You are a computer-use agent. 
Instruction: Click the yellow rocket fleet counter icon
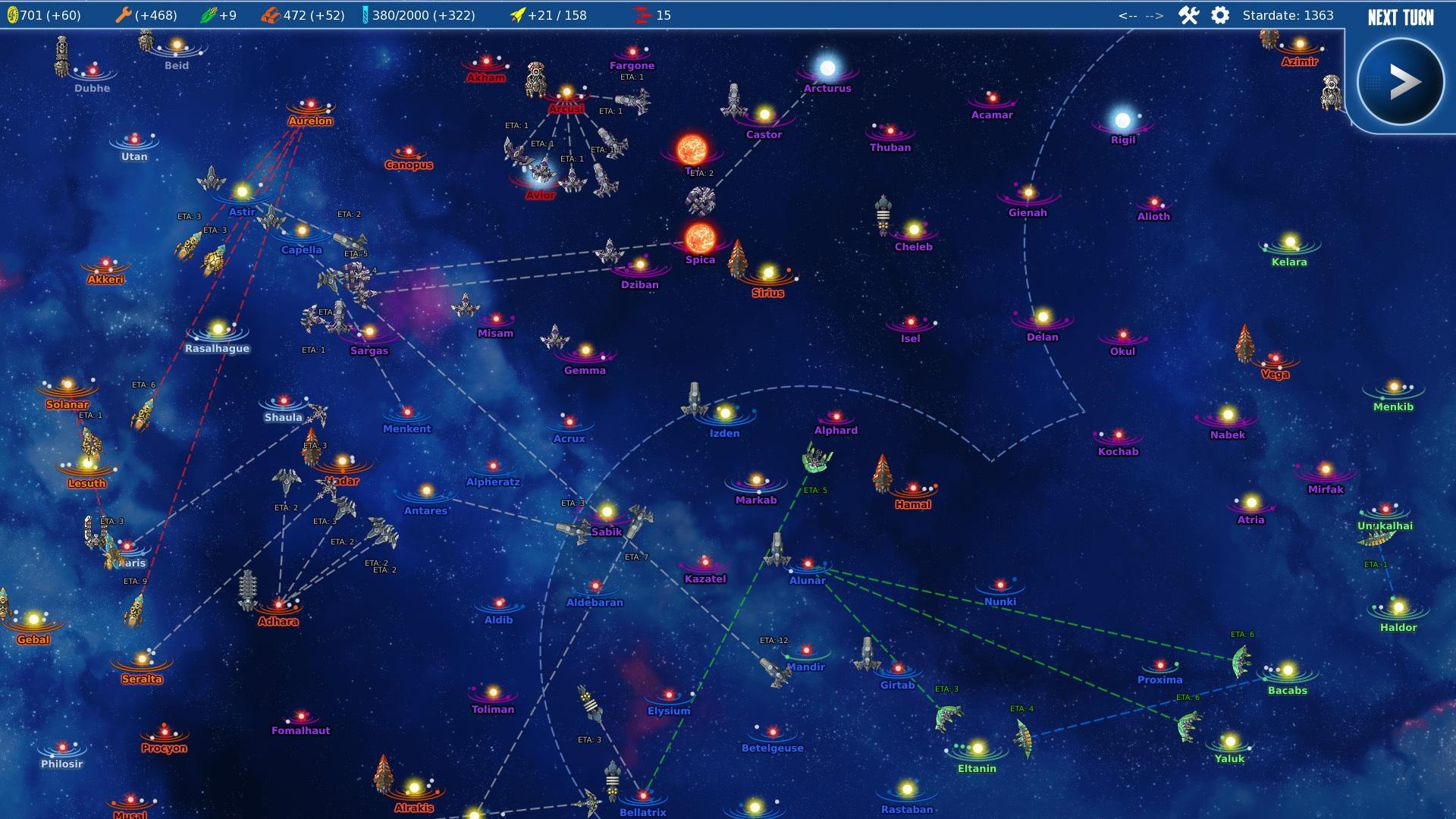519,14
